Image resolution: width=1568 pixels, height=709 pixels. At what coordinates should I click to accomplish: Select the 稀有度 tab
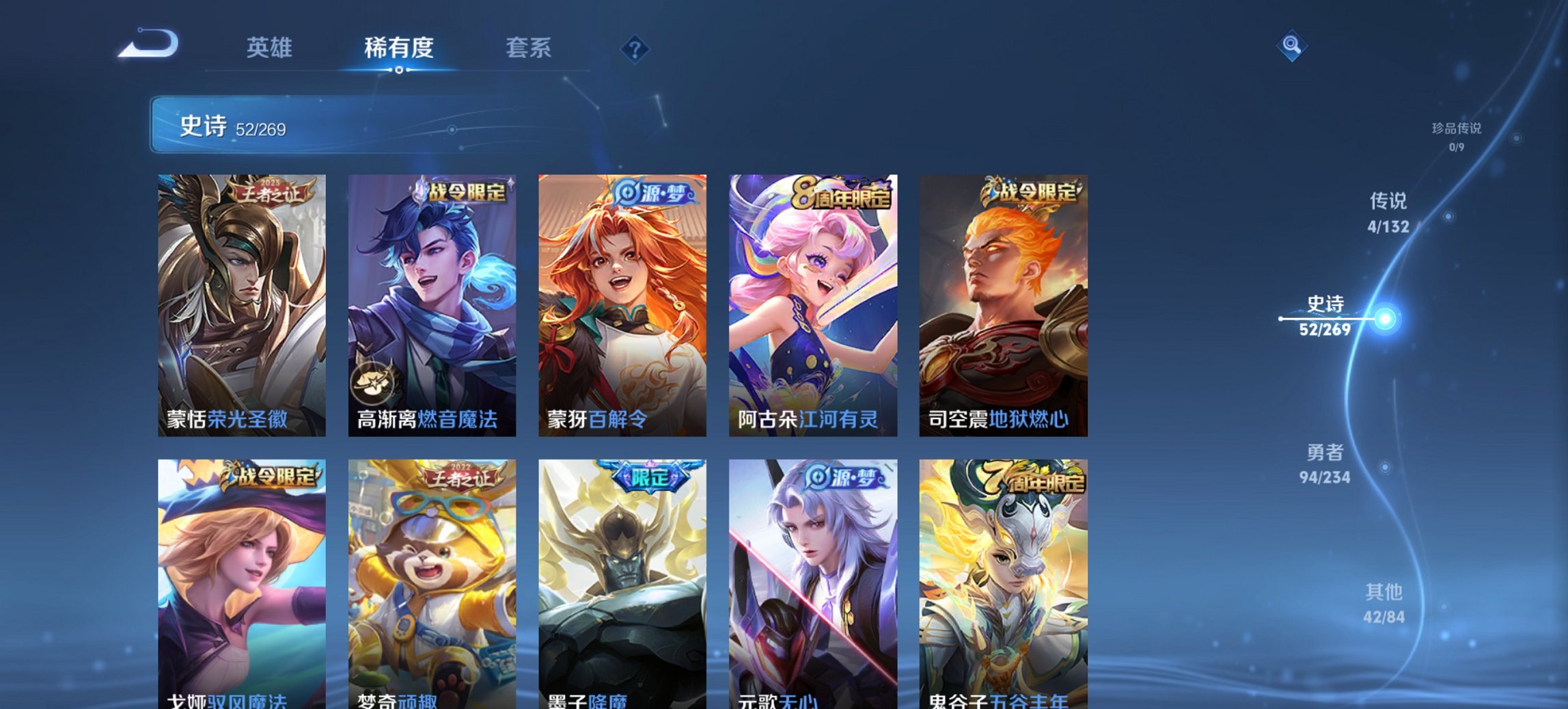pyautogui.click(x=399, y=48)
